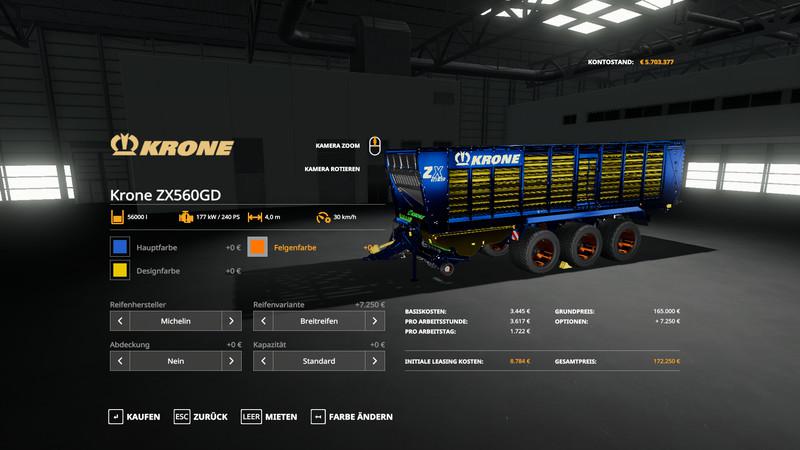Select the blue Hauptfarbe color swatch
This screenshot has width=800, height=450.
coord(120,247)
